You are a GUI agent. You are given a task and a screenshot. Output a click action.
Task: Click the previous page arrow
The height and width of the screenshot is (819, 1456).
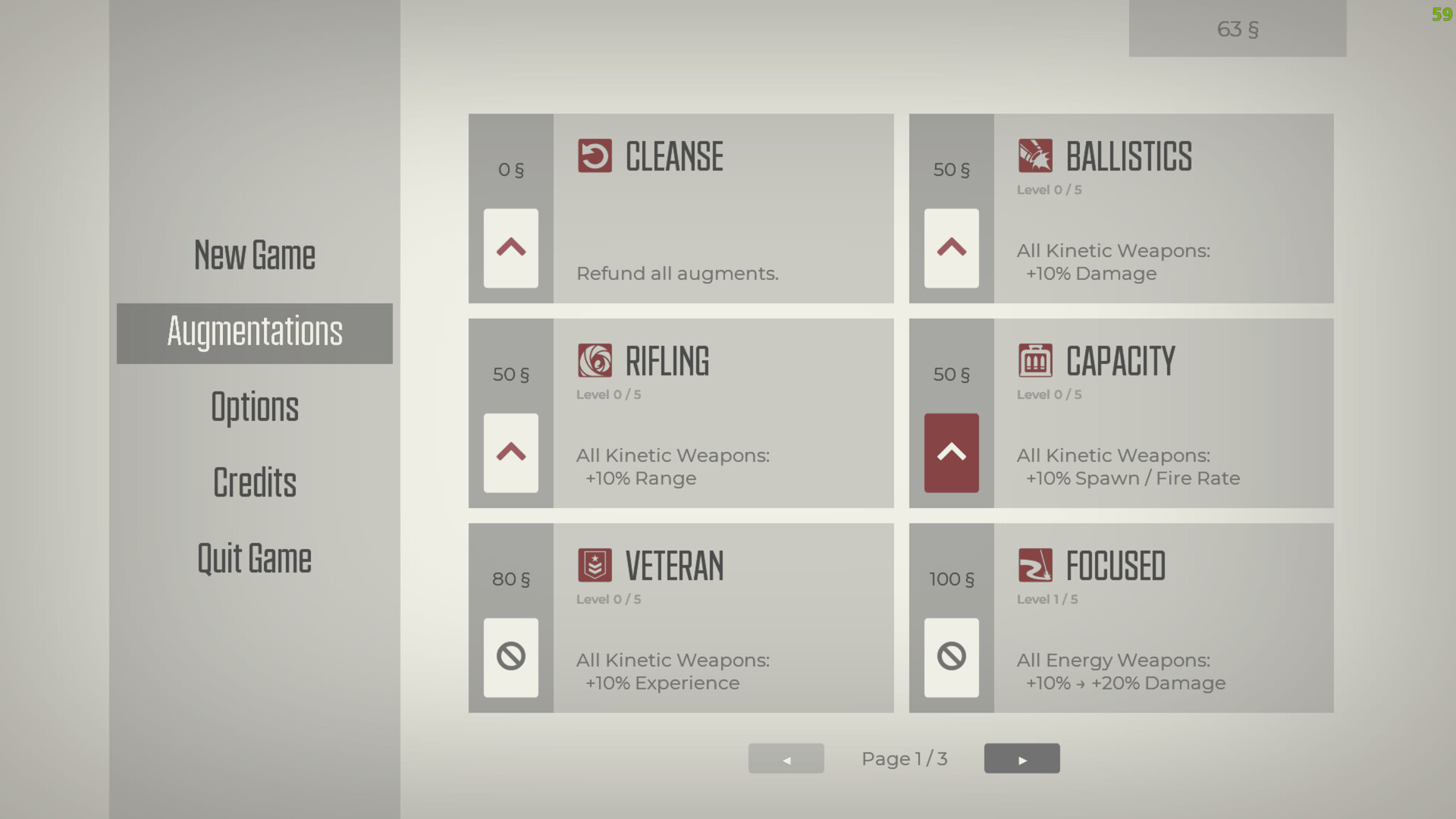point(786,758)
